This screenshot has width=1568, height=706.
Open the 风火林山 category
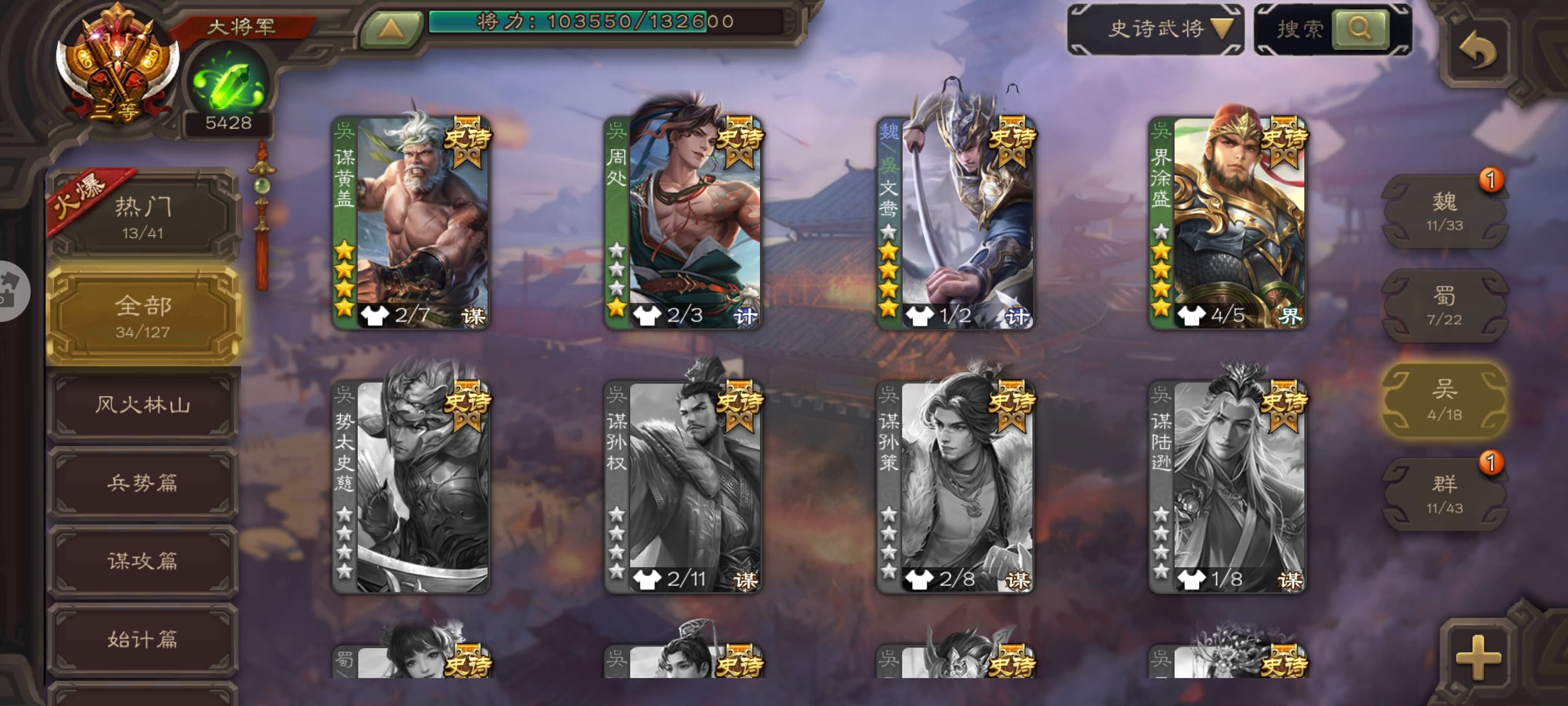click(143, 405)
